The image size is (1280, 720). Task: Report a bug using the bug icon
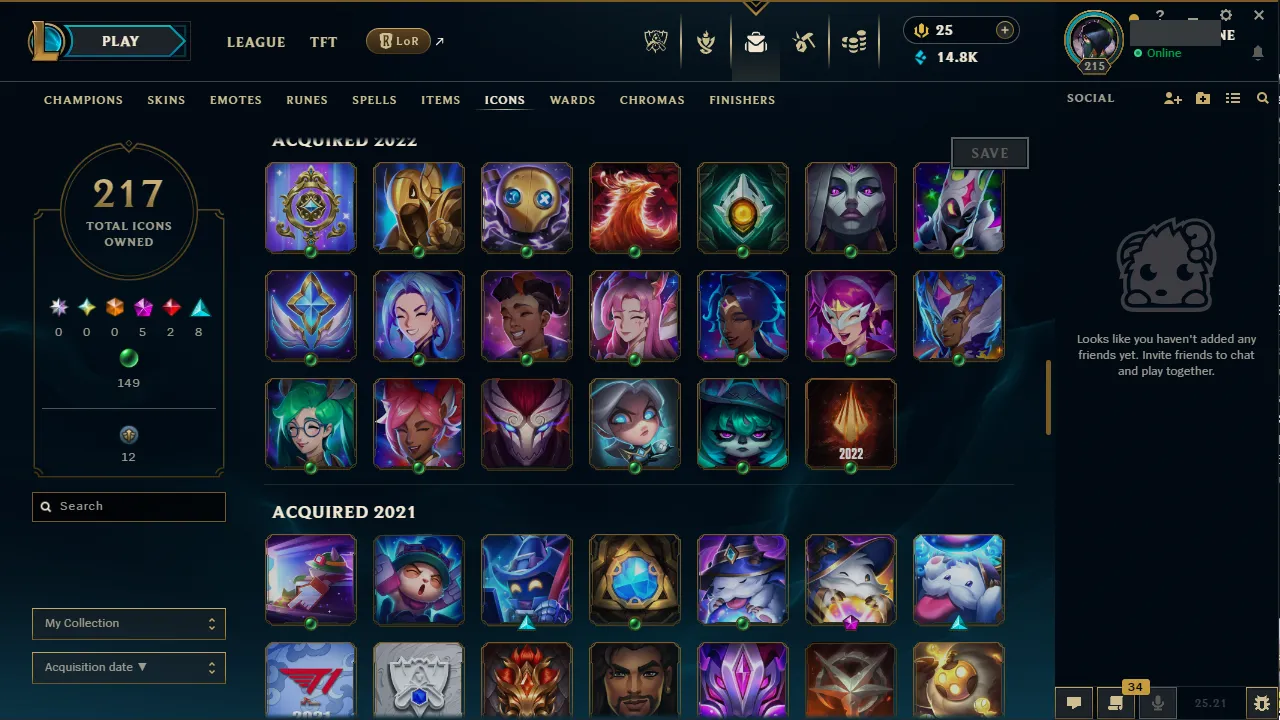(x=1262, y=703)
